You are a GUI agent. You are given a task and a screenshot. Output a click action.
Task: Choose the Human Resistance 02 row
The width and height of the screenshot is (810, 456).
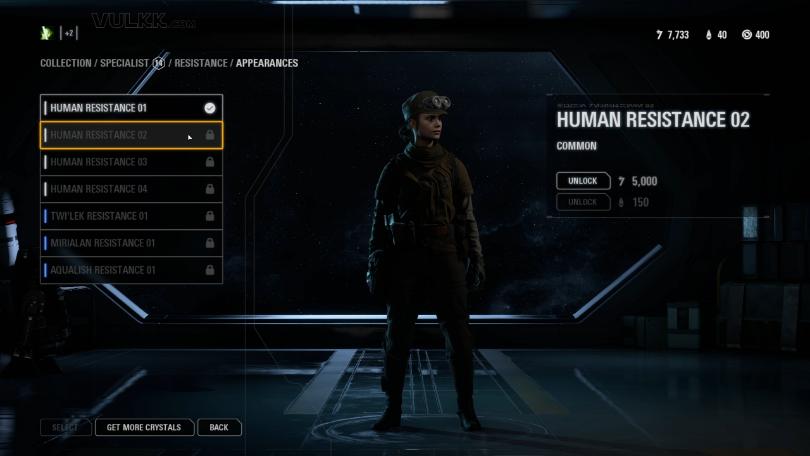click(131, 135)
